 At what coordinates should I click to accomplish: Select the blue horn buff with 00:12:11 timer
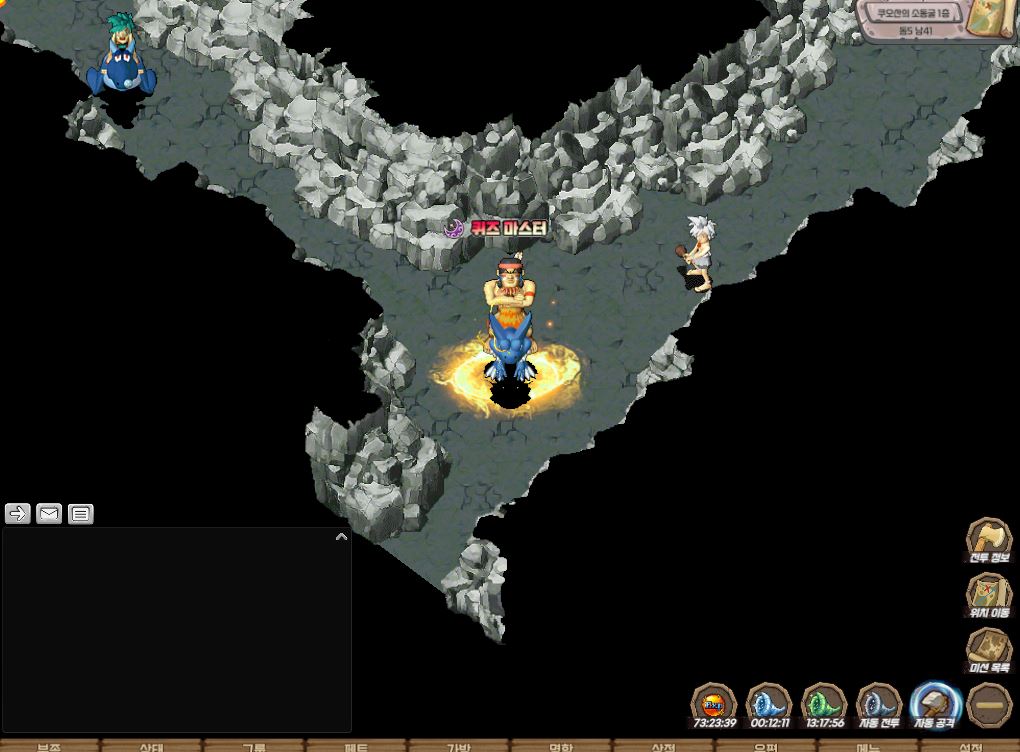point(769,704)
